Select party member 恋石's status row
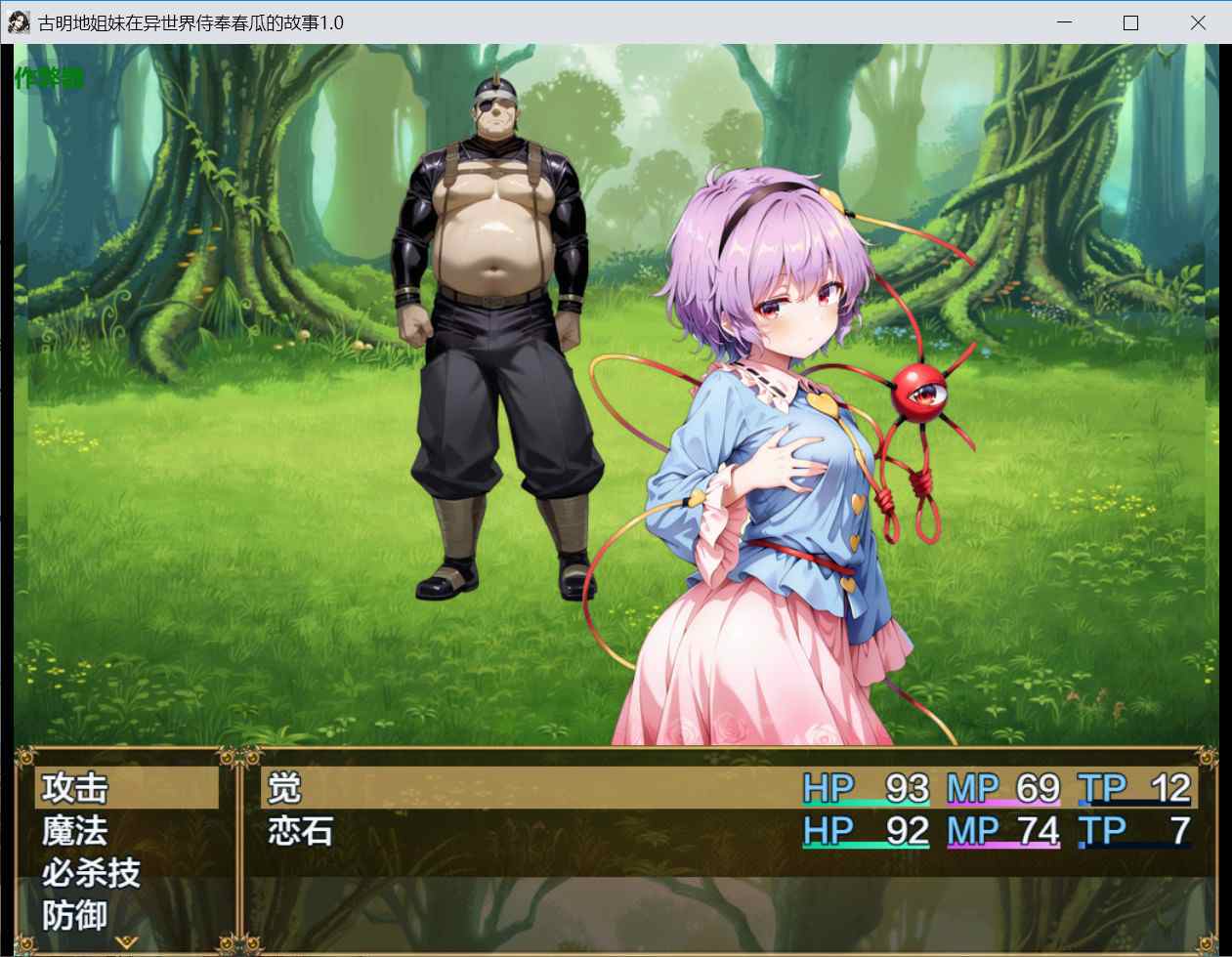 (x=728, y=831)
